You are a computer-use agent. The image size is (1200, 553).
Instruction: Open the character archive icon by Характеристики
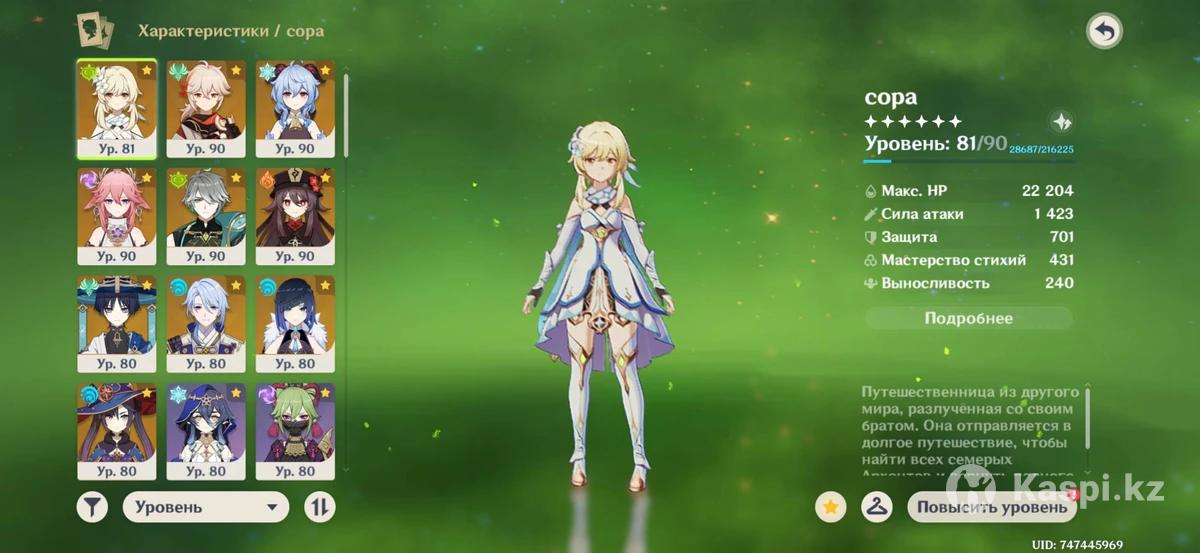tap(94, 30)
